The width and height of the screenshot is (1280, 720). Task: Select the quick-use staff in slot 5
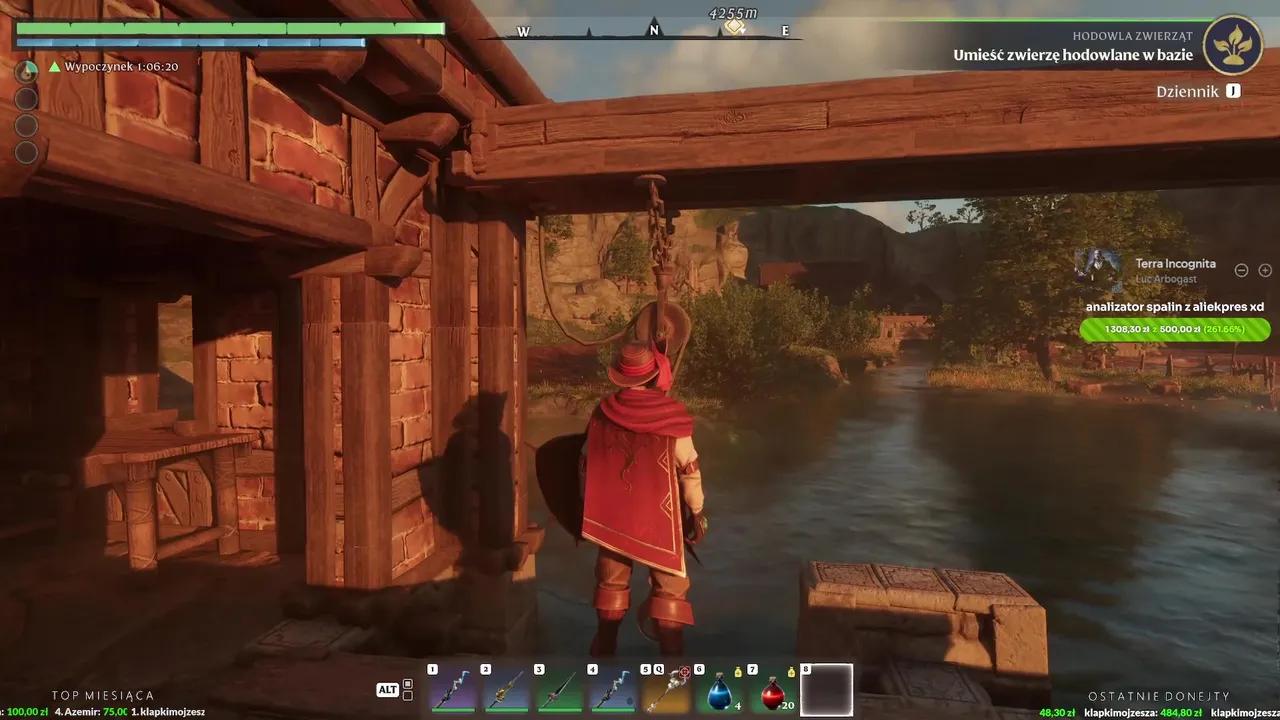[x=667, y=692]
